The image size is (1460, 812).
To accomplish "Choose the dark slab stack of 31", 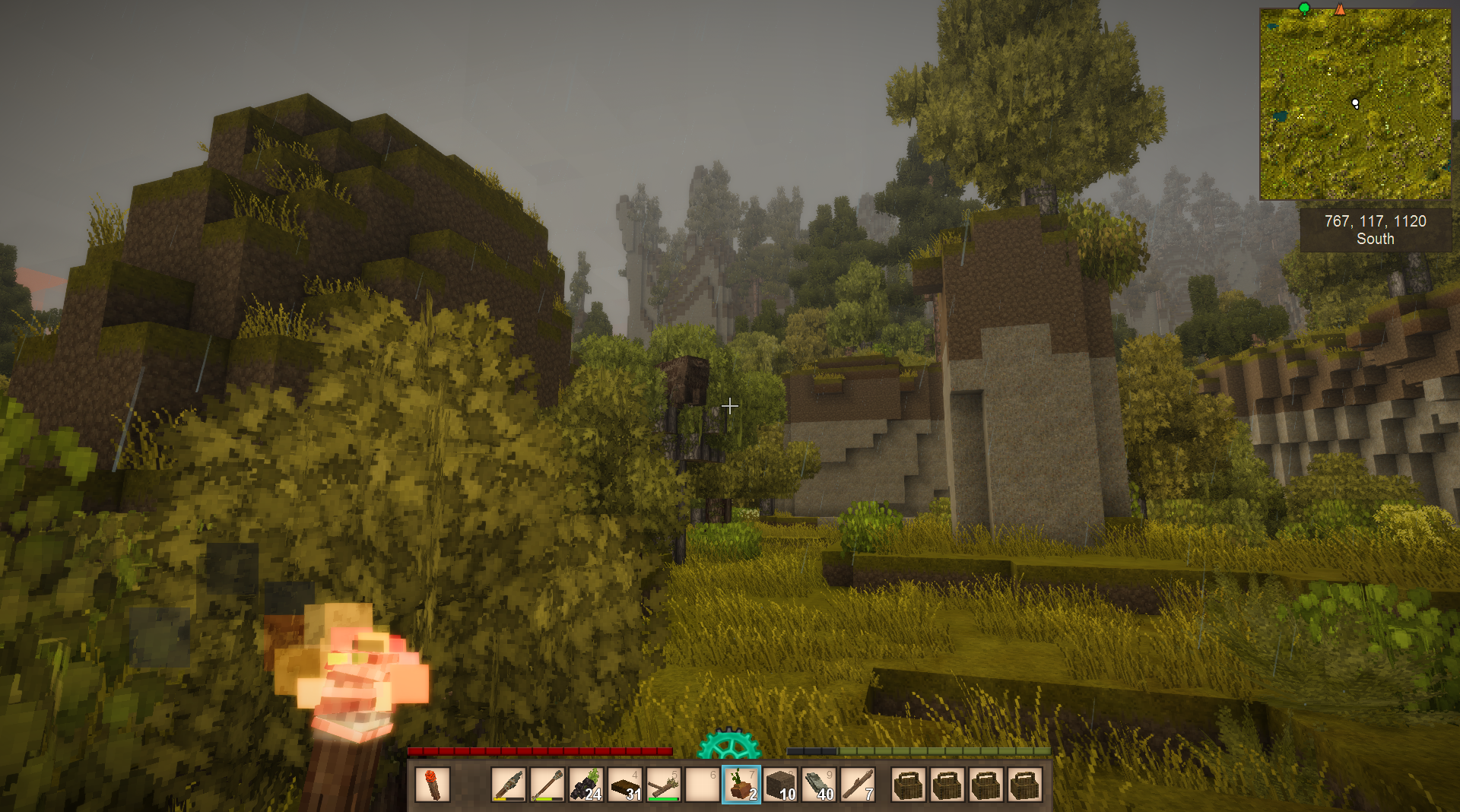I will 625,785.
